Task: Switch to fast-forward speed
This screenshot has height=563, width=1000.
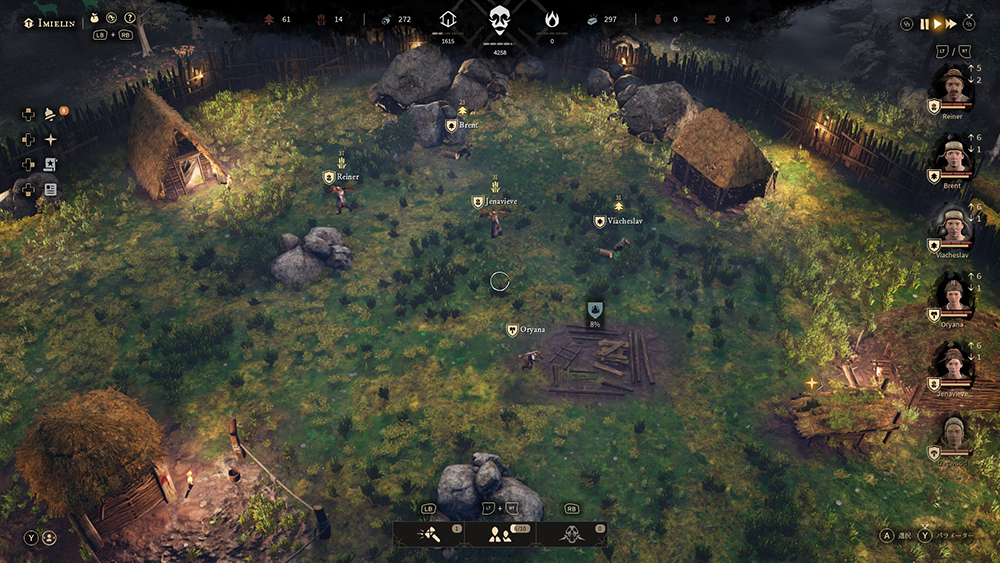Action: point(951,23)
